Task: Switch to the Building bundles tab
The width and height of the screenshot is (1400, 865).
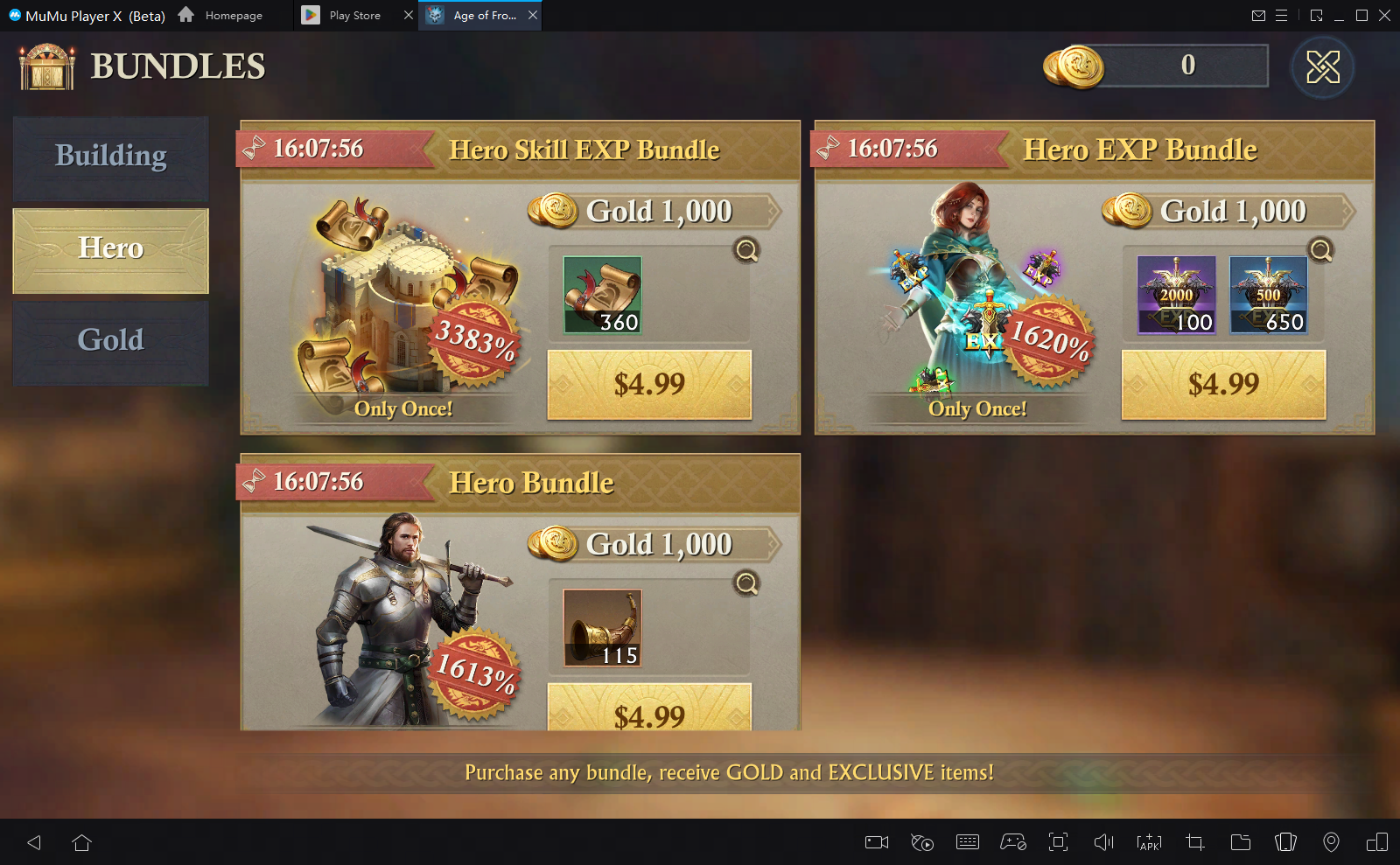Action: (110, 157)
